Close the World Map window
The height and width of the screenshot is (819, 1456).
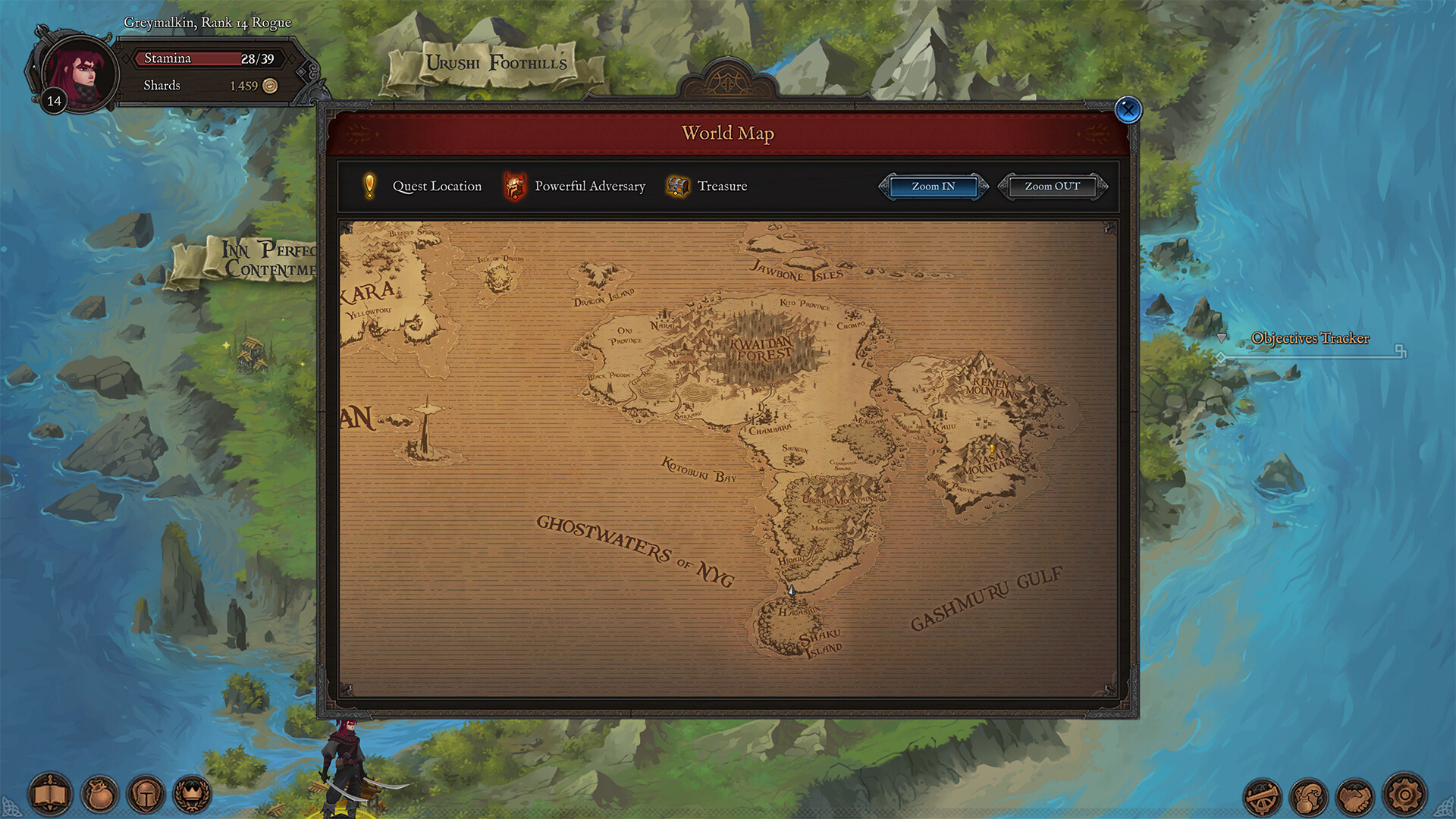1128,110
